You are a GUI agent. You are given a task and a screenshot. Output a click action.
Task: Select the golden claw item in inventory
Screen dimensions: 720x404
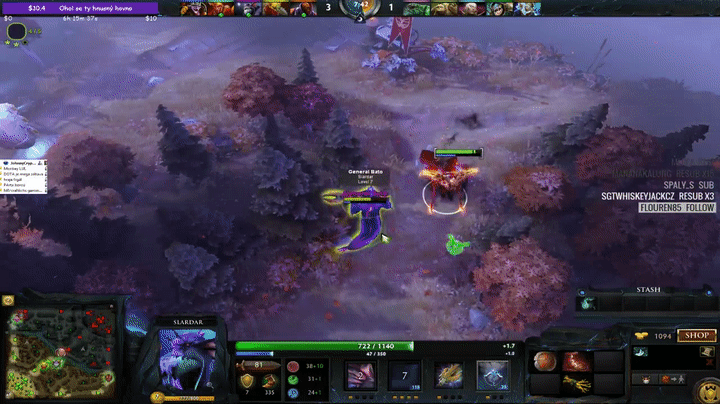pos(574,383)
